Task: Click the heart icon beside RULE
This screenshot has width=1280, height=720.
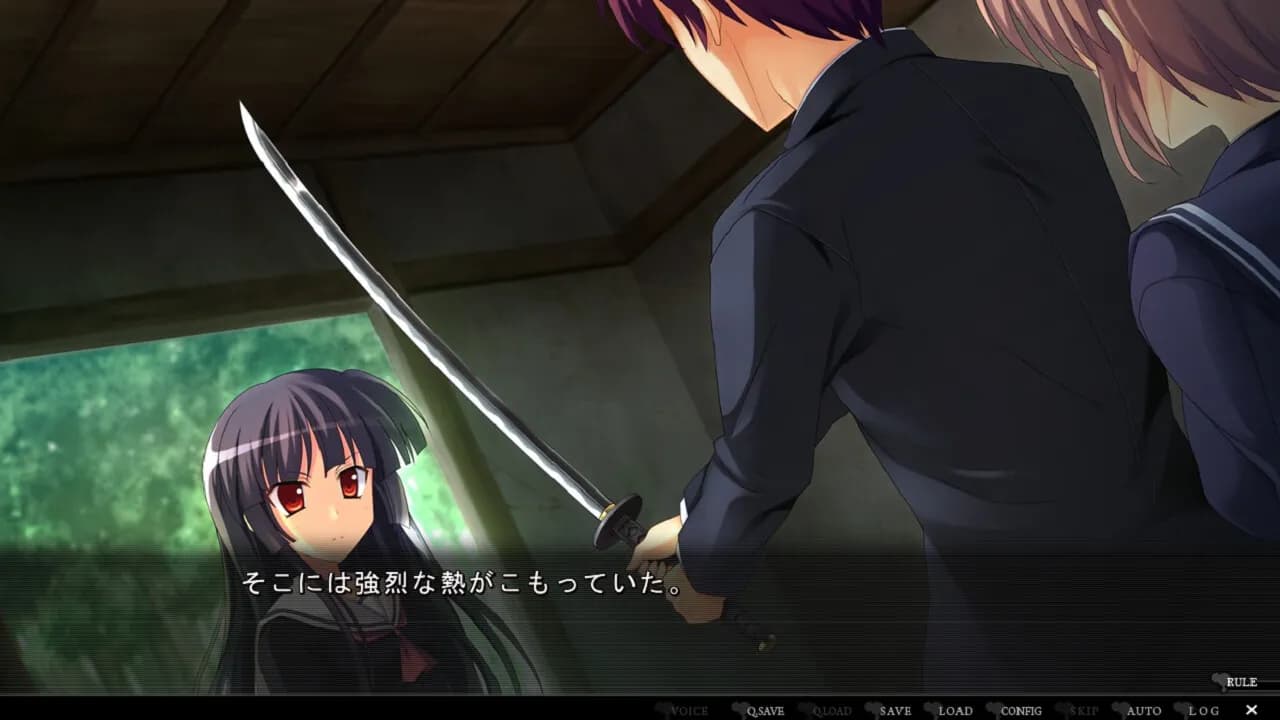Action: (1219, 680)
